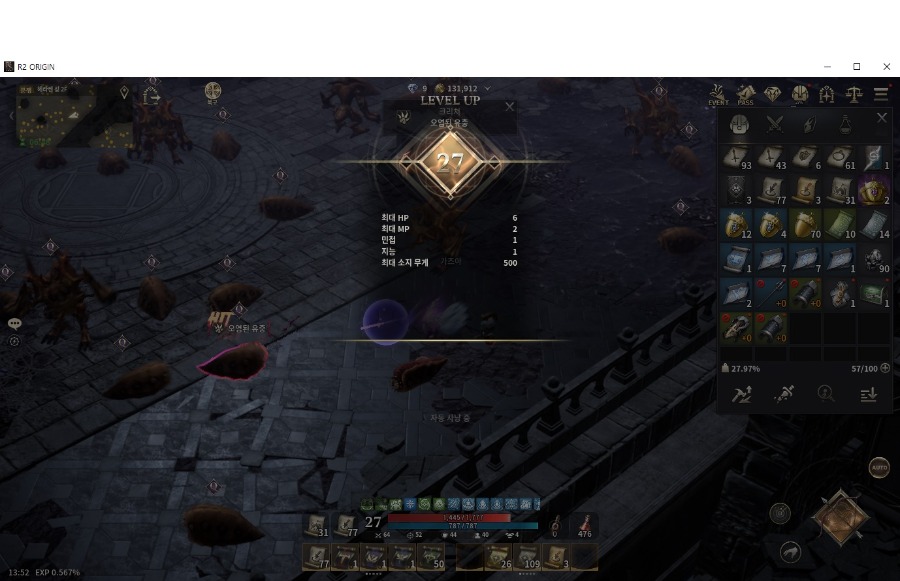The image size is (900, 581).
Task: Open the minimap
Action: pyautogui.click(x=55, y=115)
